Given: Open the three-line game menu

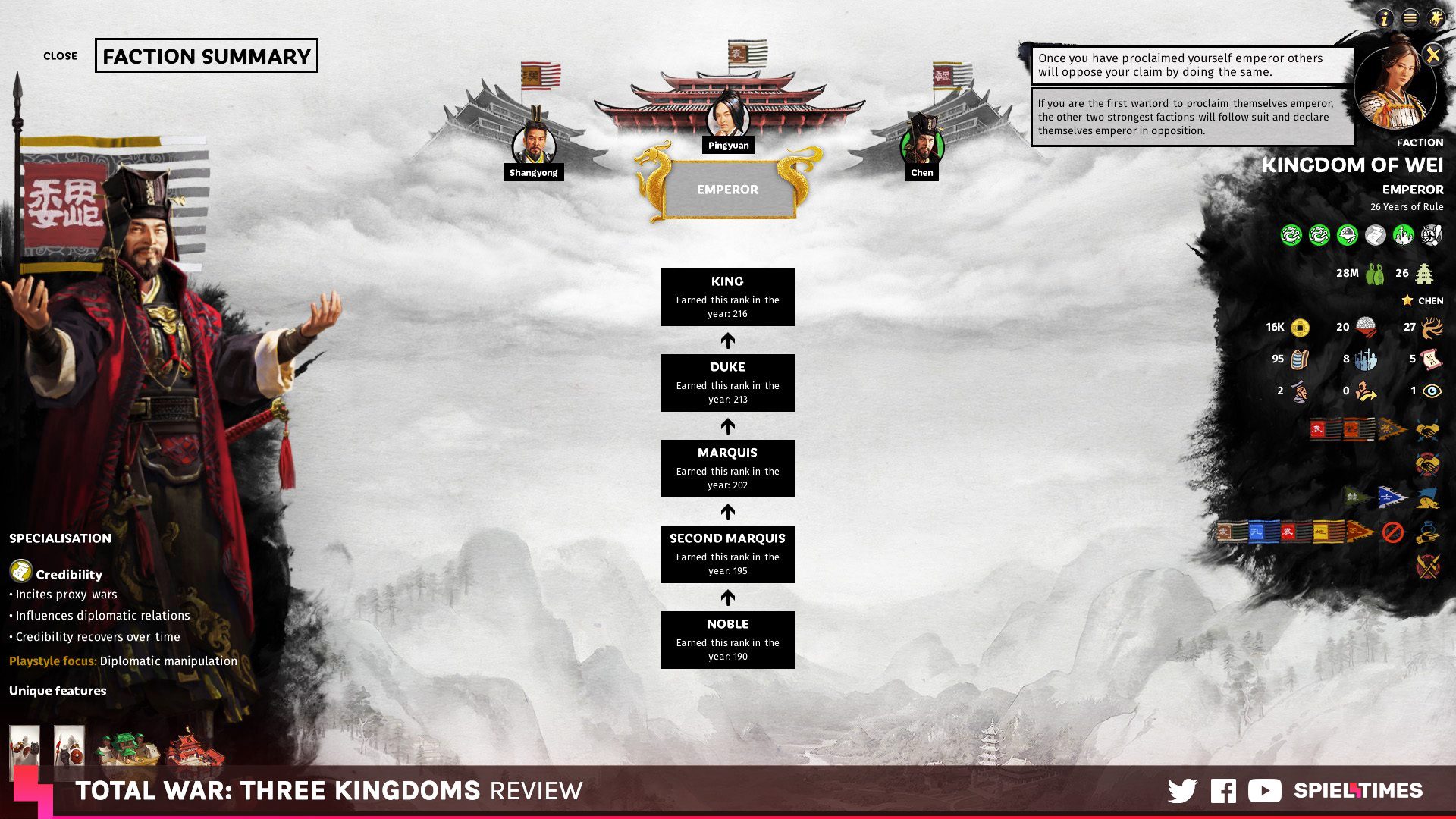Looking at the screenshot, I should [1410, 18].
